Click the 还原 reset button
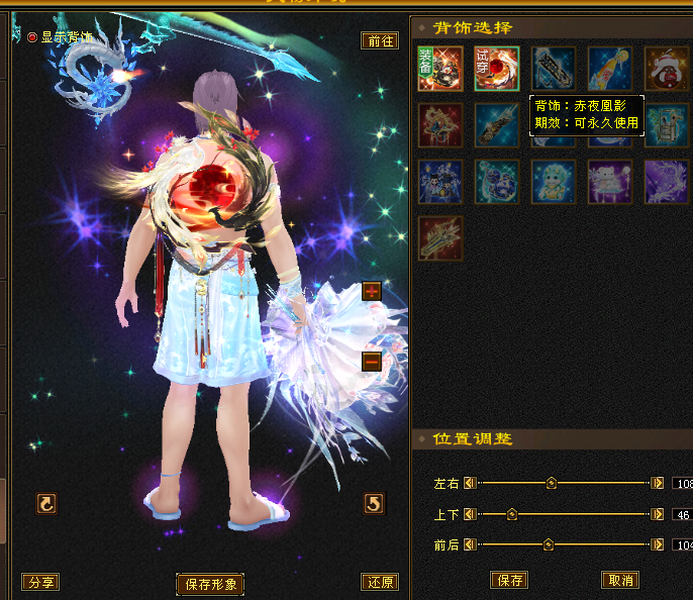 pos(379,582)
